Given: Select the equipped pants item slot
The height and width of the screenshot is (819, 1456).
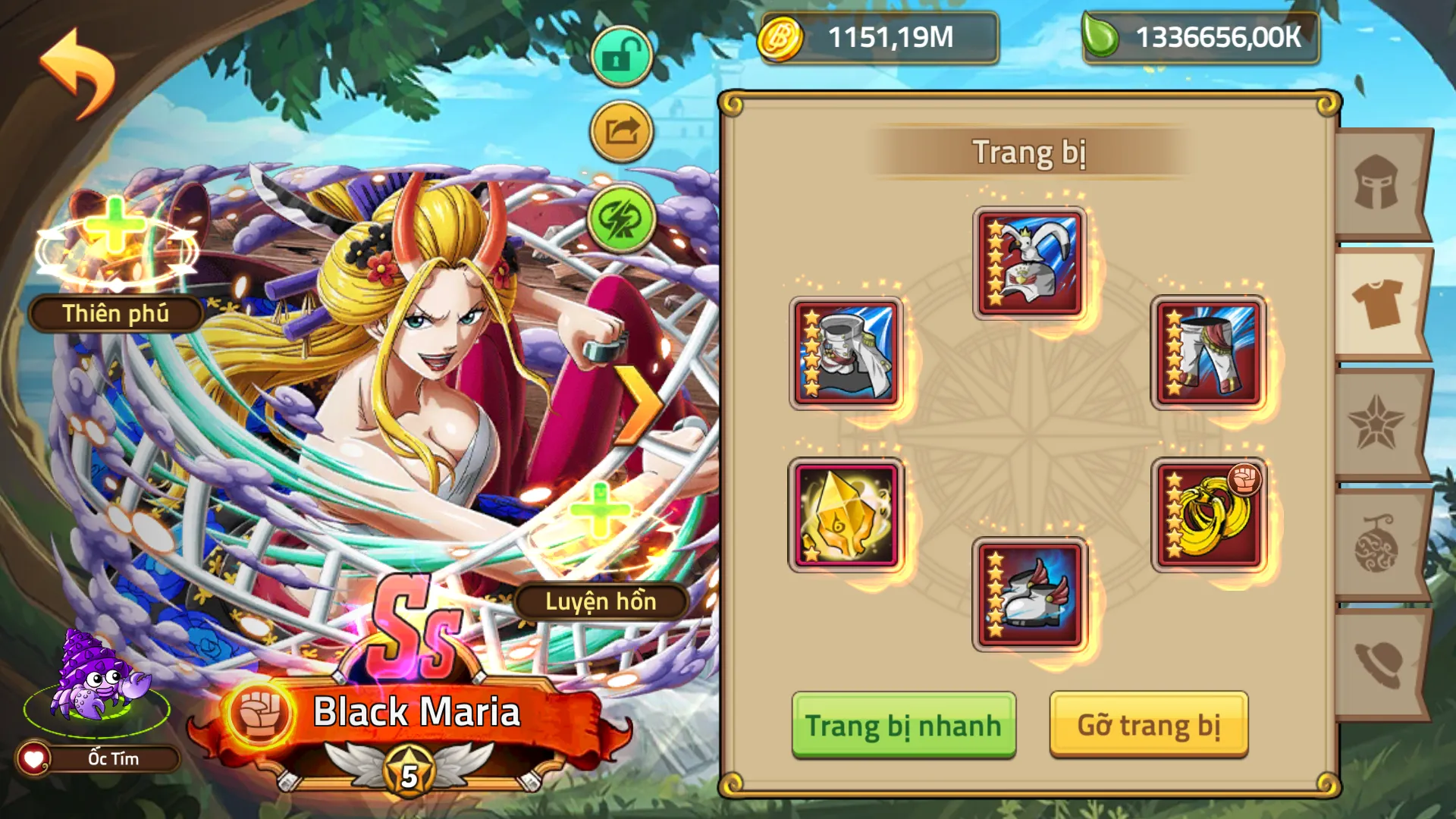Looking at the screenshot, I should pyautogui.click(x=1209, y=353).
